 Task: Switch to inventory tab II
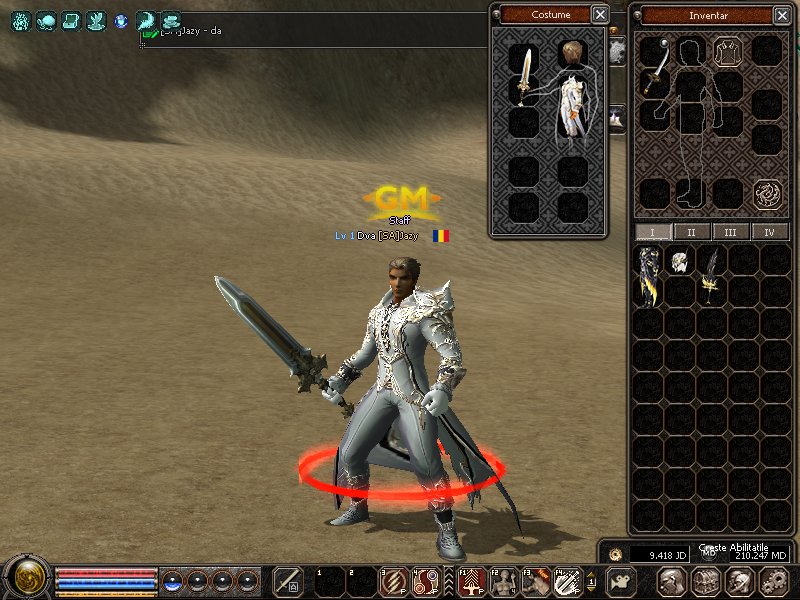tap(692, 232)
